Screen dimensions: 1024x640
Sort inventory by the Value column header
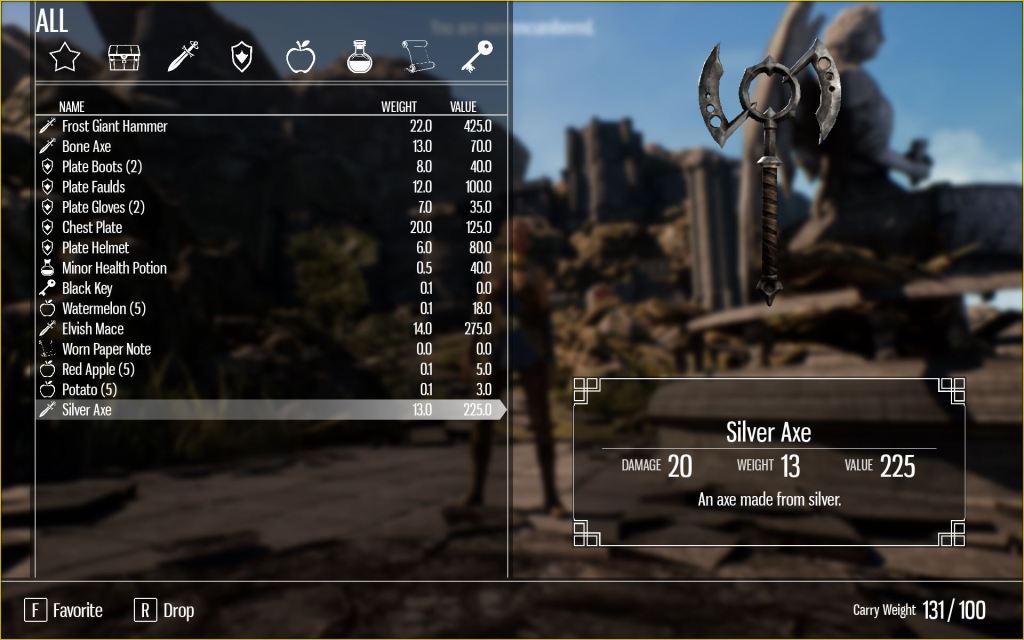coord(463,107)
